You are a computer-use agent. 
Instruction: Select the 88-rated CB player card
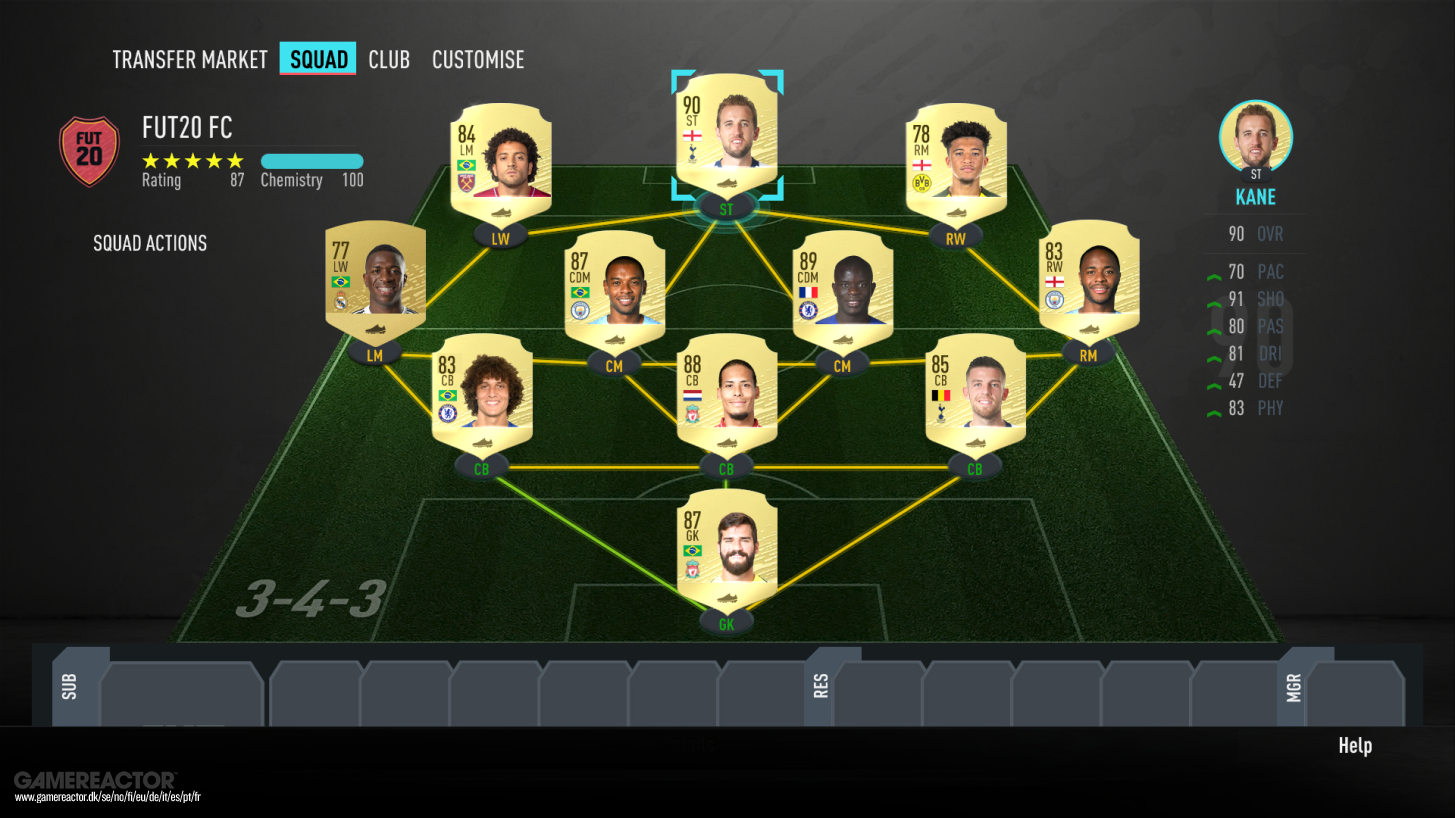(727, 392)
